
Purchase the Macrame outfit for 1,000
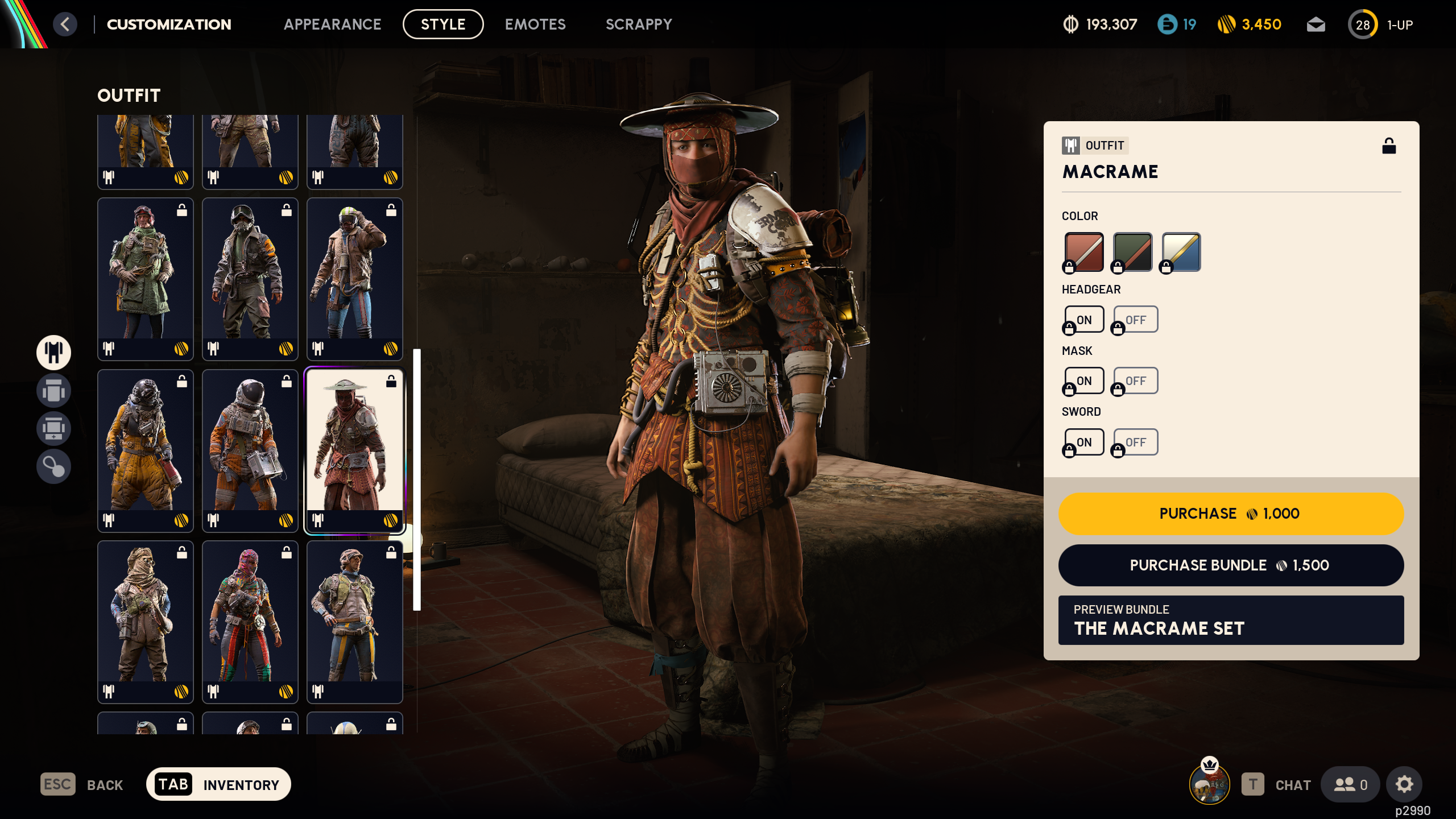pos(1230,513)
